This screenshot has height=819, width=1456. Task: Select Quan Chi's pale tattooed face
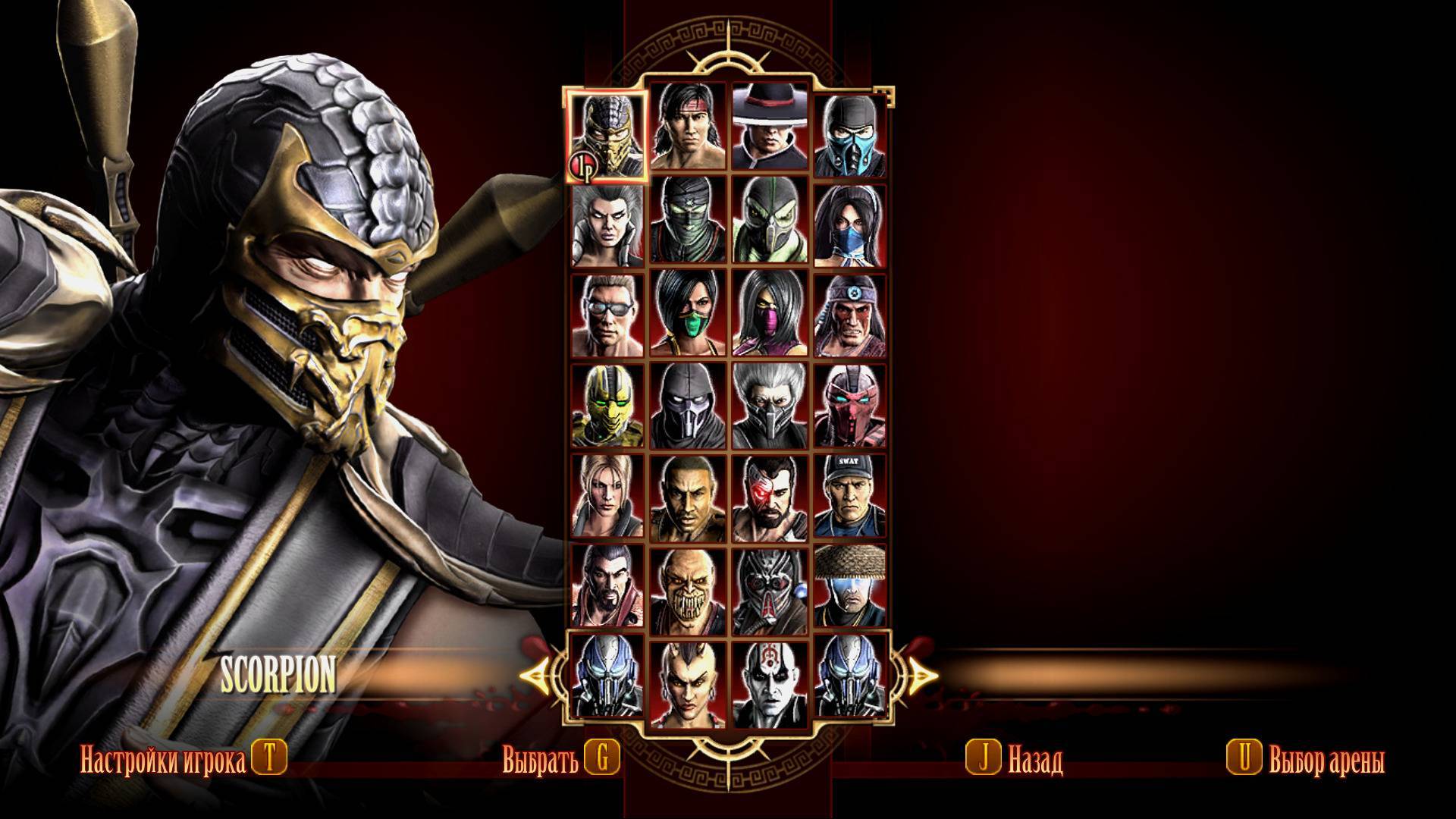pos(769,677)
